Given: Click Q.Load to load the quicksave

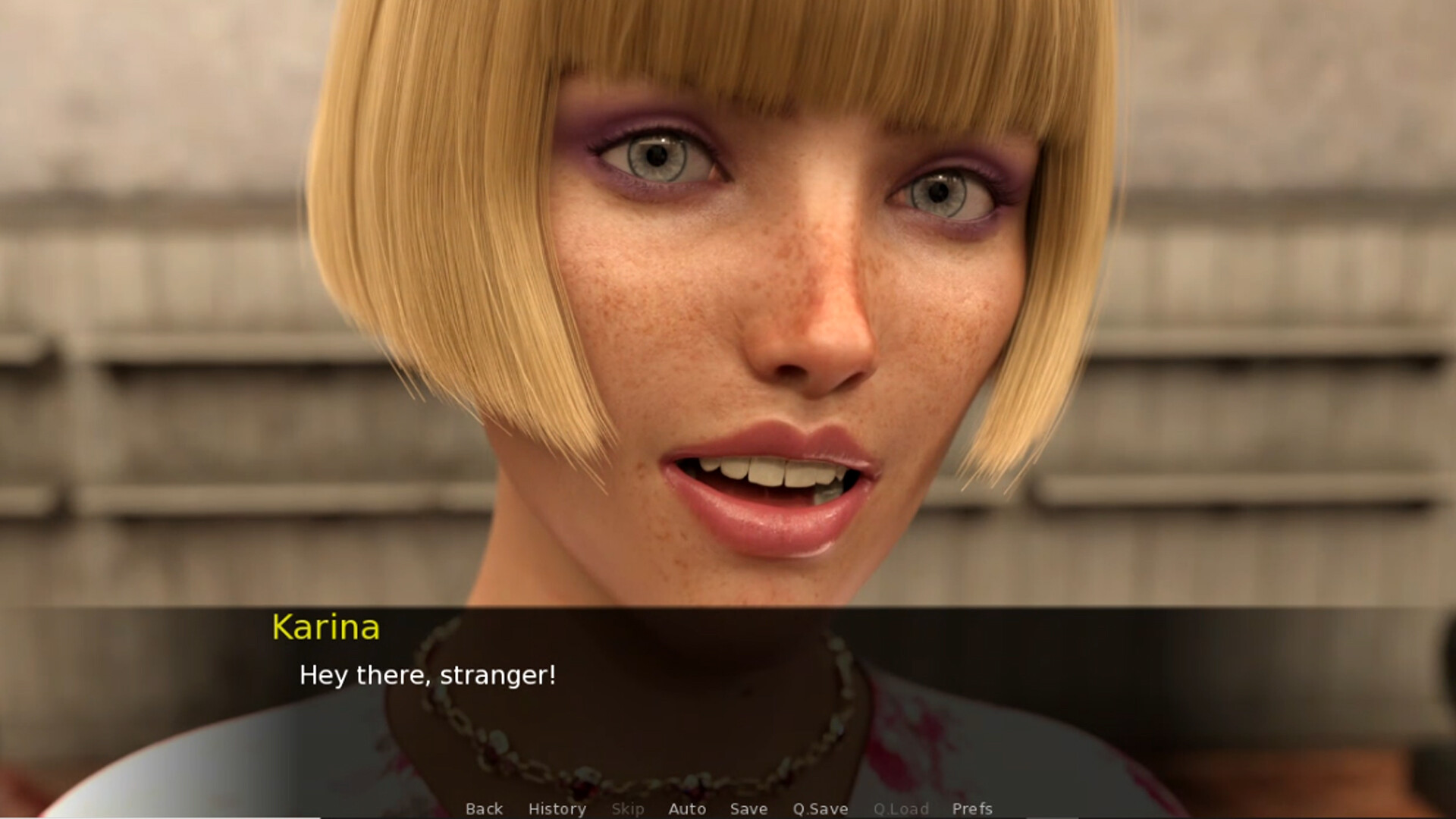Looking at the screenshot, I should tap(902, 809).
